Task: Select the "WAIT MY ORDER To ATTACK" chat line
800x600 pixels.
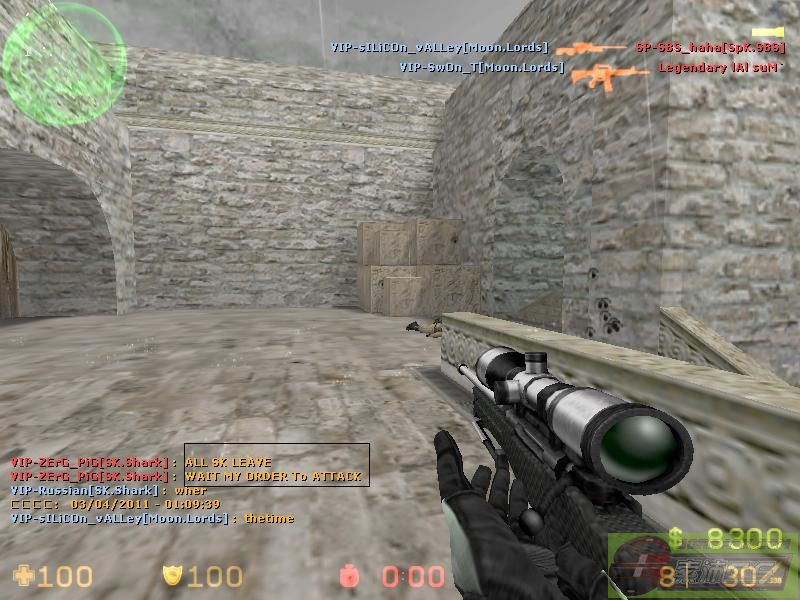Action: pos(272,477)
